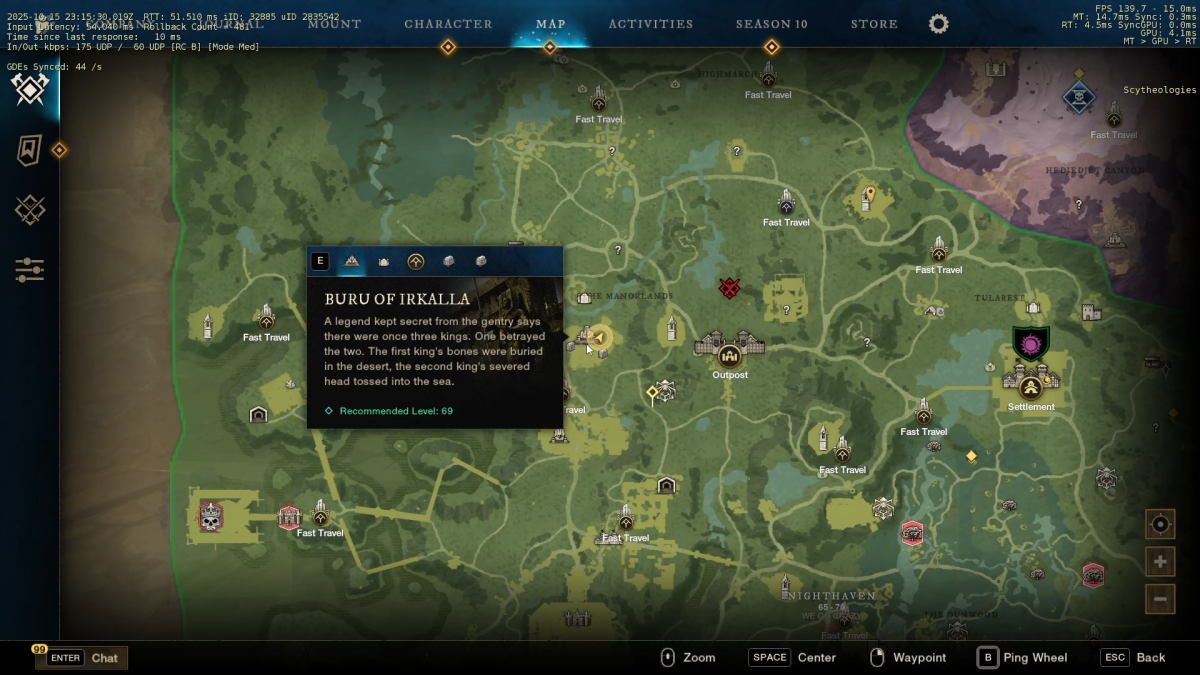Select the Scytheologies skull marker
1200x675 pixels.
[1078, 97]
